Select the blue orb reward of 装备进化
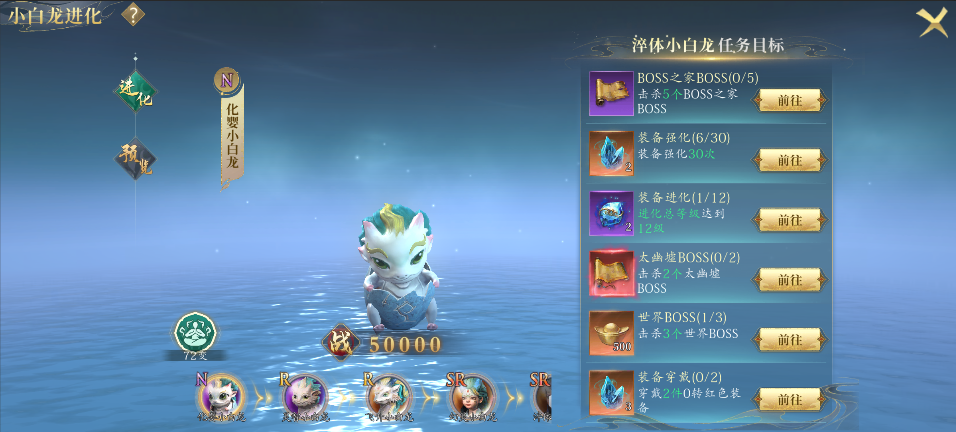 coord(611,214)
